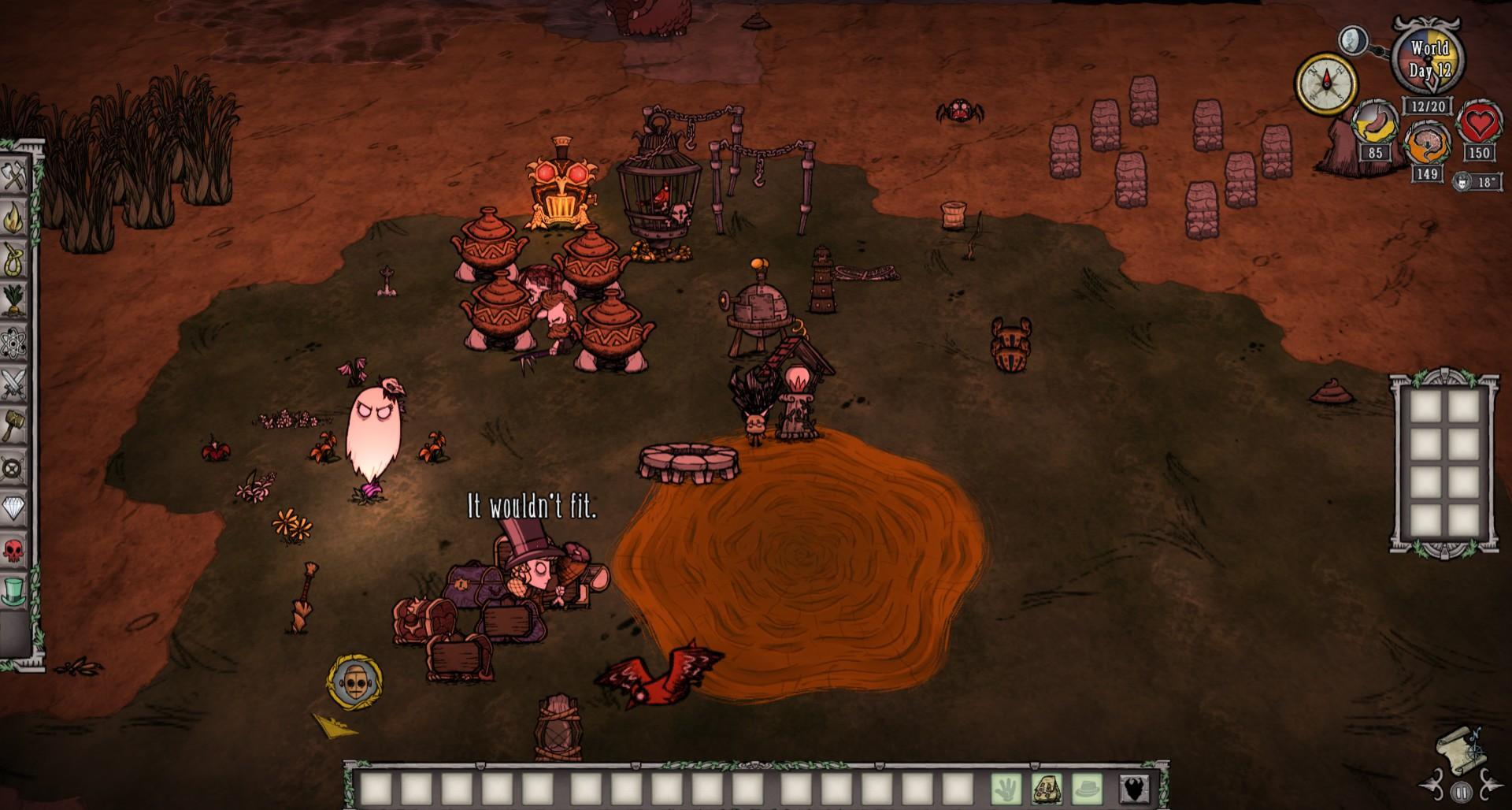Open the Structures hammer crafting tab
Image resolution: width=1512 pixels, height=810 pixels.
(x=14, y=425)
